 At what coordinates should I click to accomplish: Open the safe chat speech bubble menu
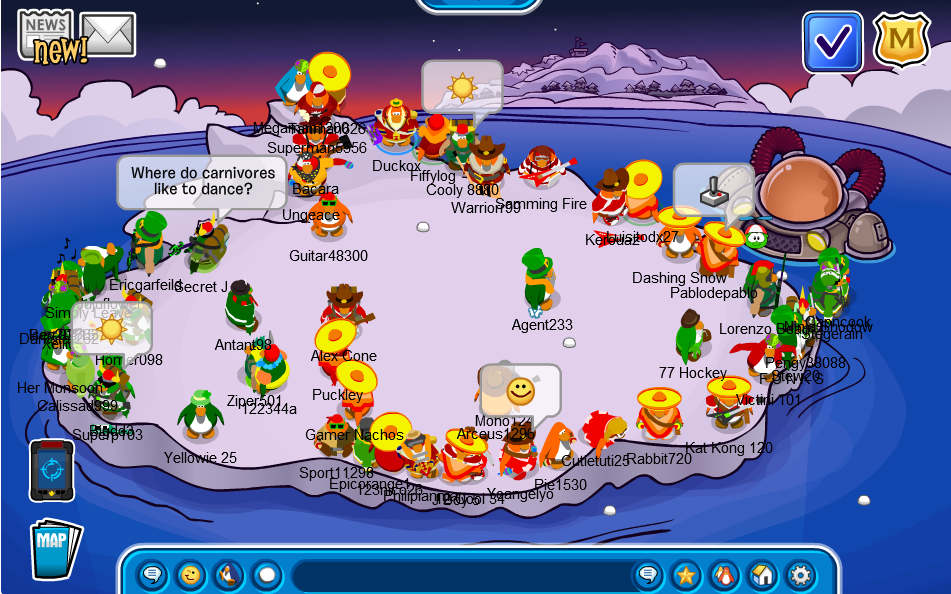(x=152, y=575)
